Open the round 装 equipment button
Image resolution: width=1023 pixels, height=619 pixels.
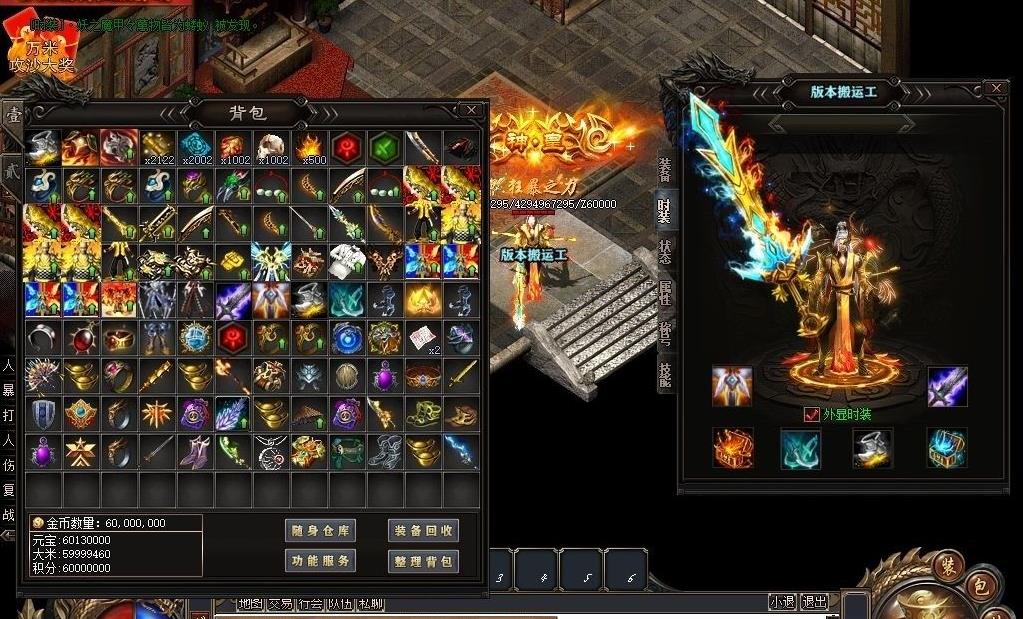point(947,567)
